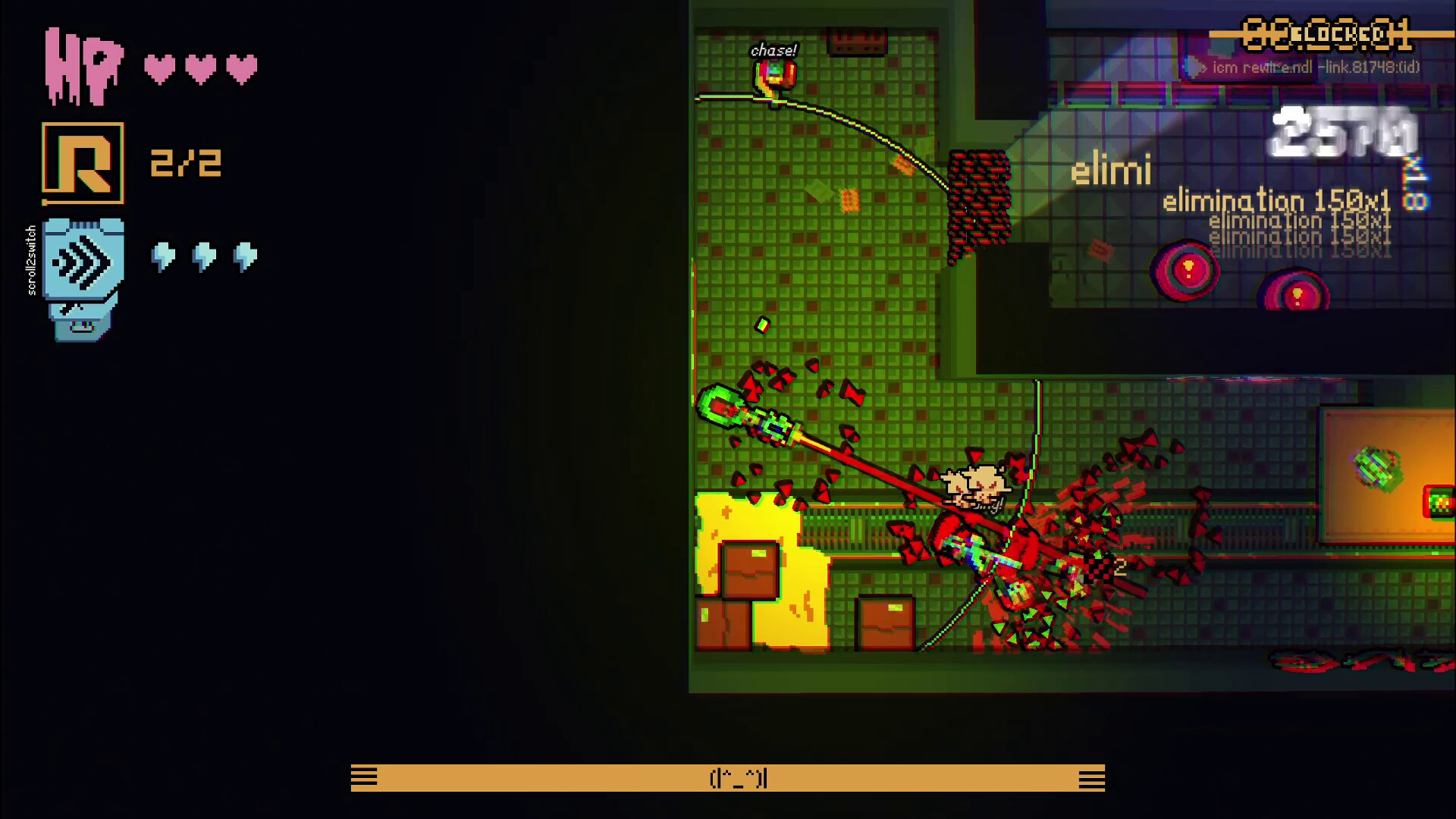
Task: Select the R restart icon in the HUD
Action: [83, 162]
